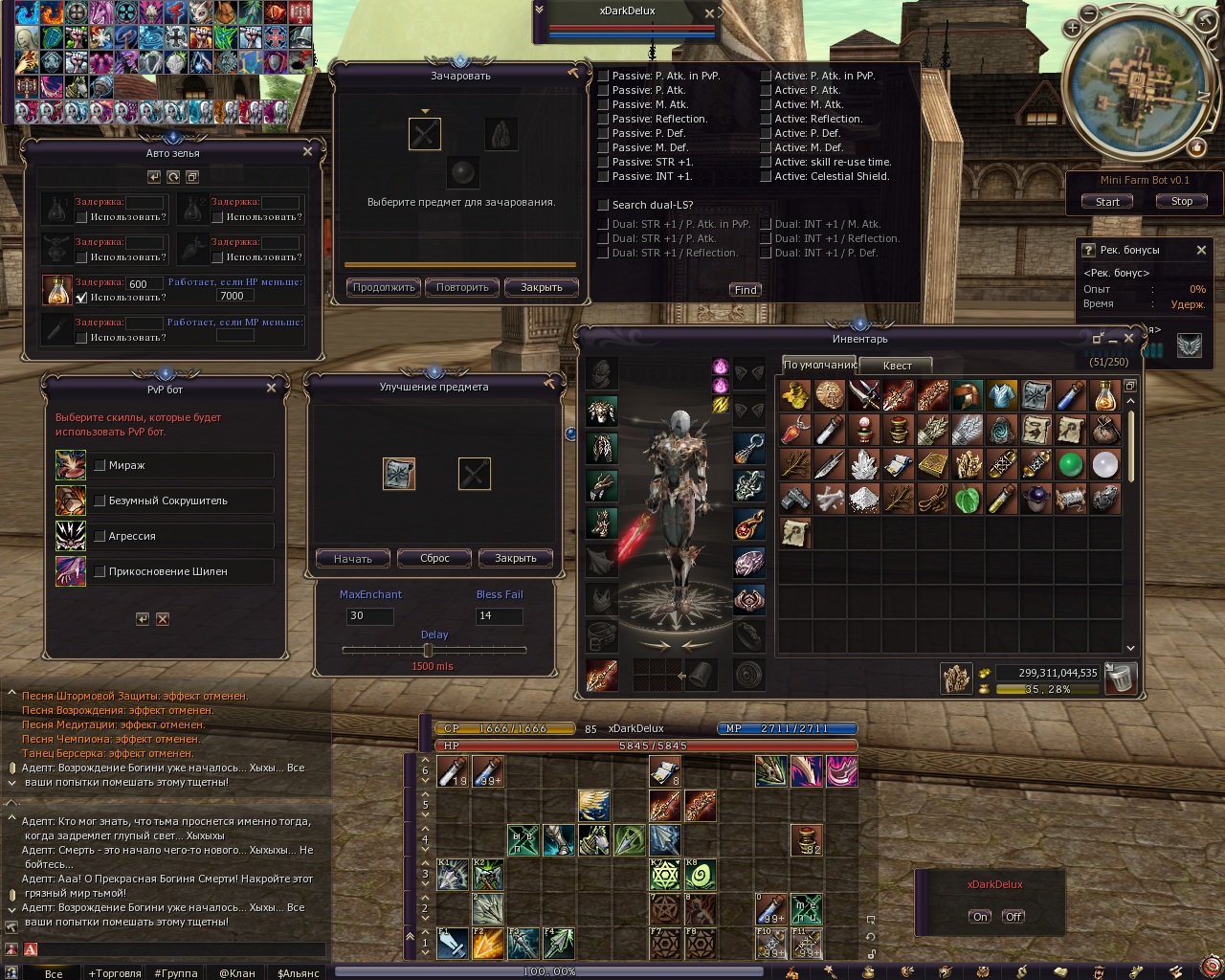Switch to the Квест inventory tab

click(897, 366)
